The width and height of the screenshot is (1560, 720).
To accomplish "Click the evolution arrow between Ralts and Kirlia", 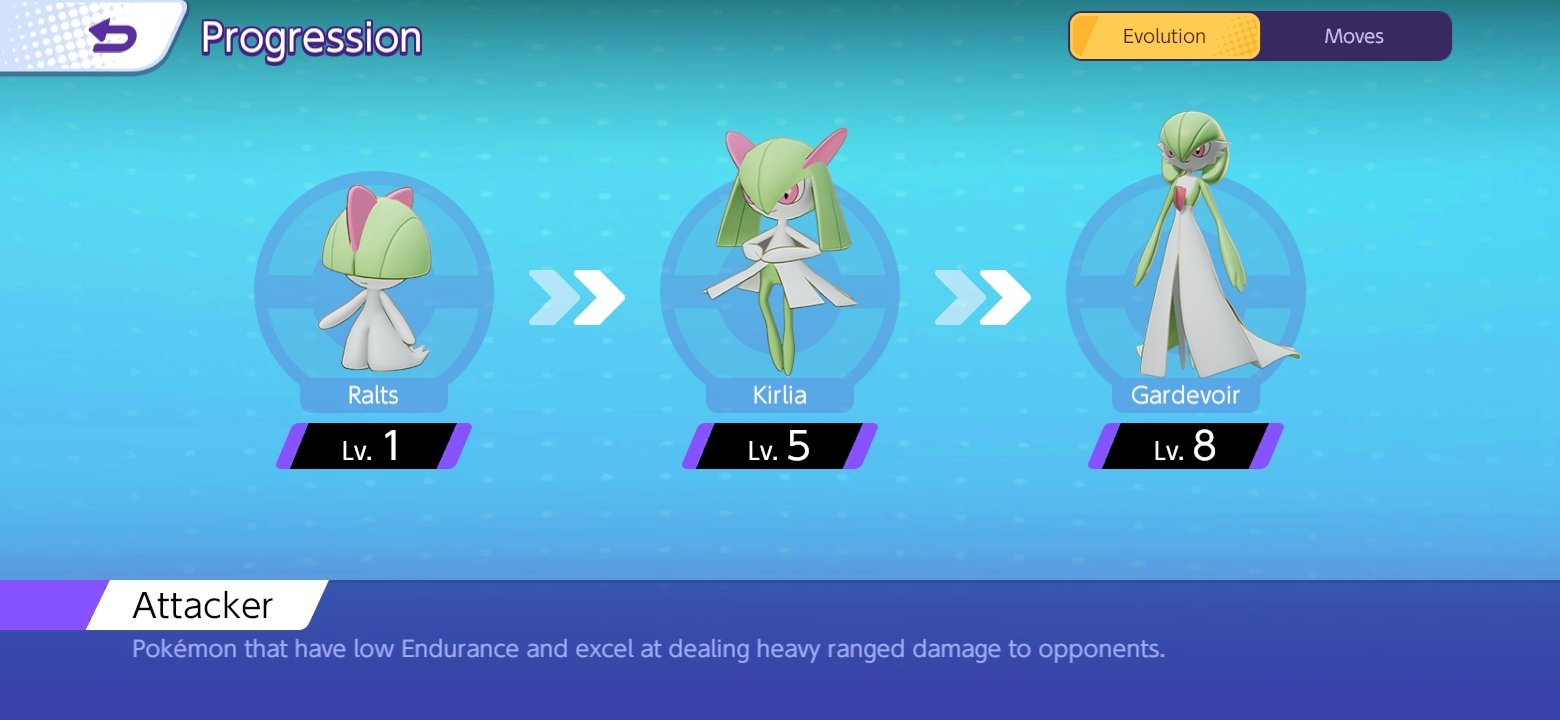I will click(578, 296).
